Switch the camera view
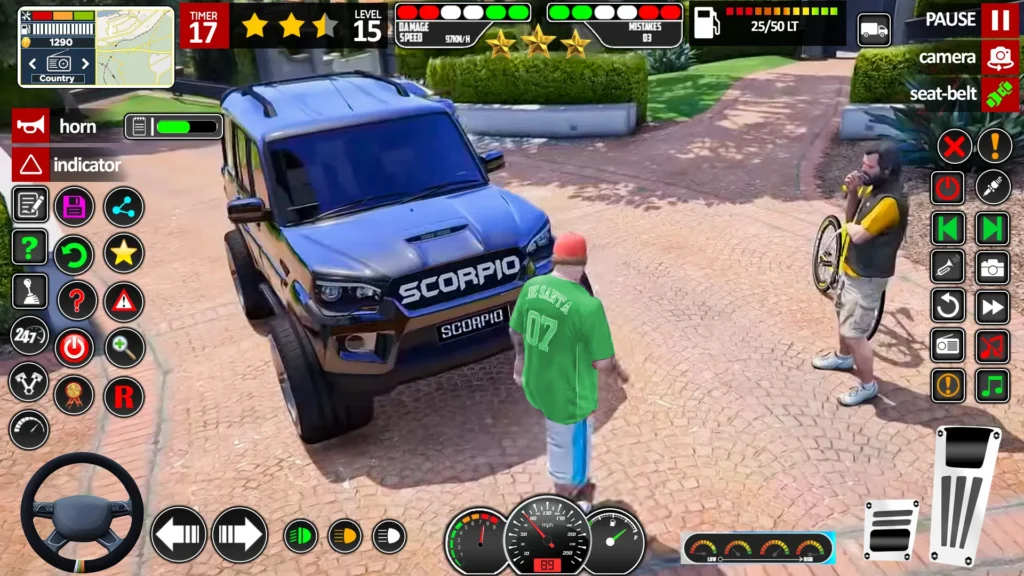1024x576 pixels. click(x=999, y=57)
